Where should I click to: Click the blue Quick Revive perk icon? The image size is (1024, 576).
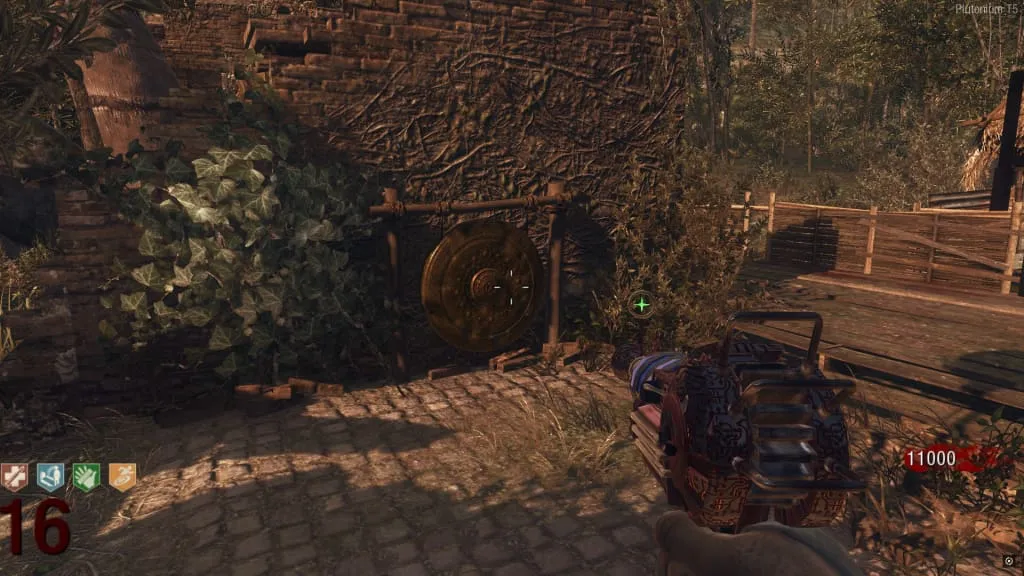click(x=50, y=478)
